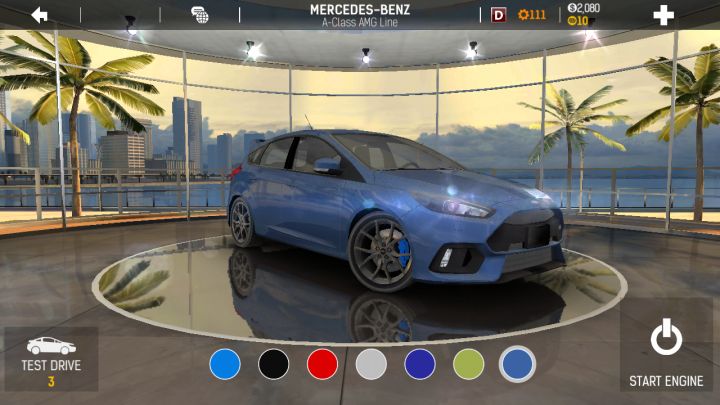The image size is (720, 405).
Task: Choose the olive green paint swatch
Action: coord(468,364)
